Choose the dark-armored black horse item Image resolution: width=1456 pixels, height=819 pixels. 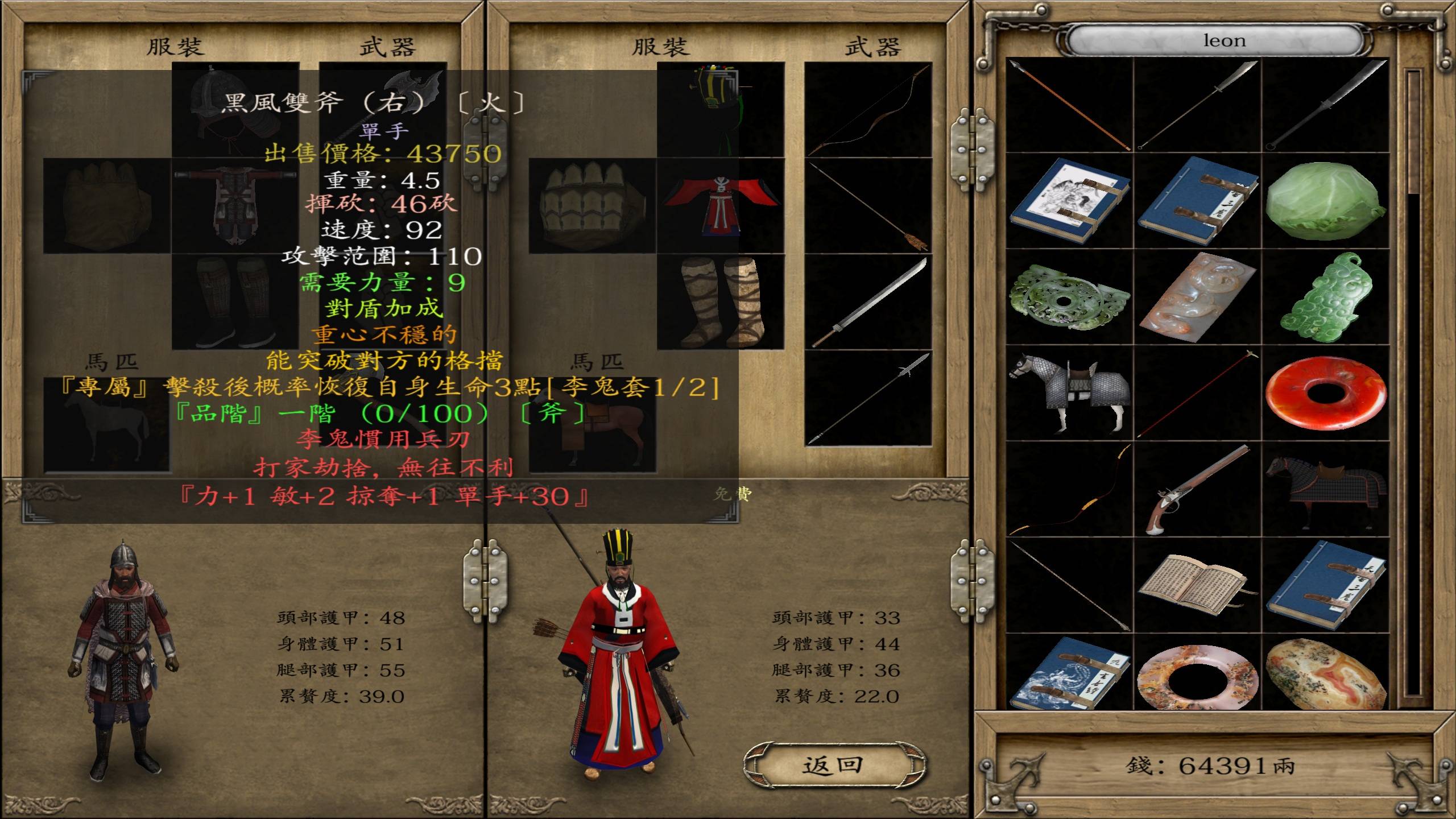click(1325, 490)
